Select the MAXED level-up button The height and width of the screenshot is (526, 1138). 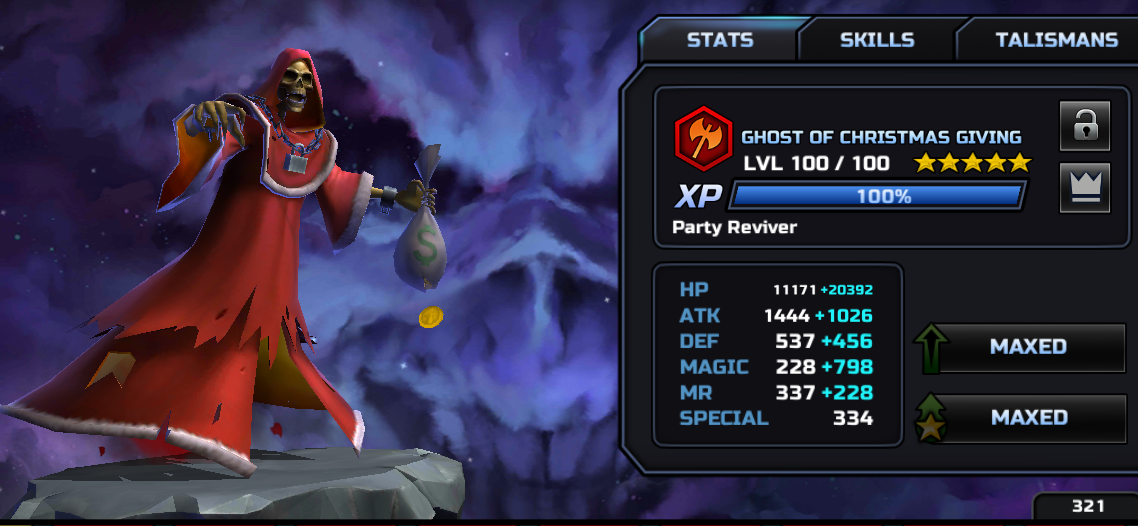pyautogui.click(x=1027, y=347)
